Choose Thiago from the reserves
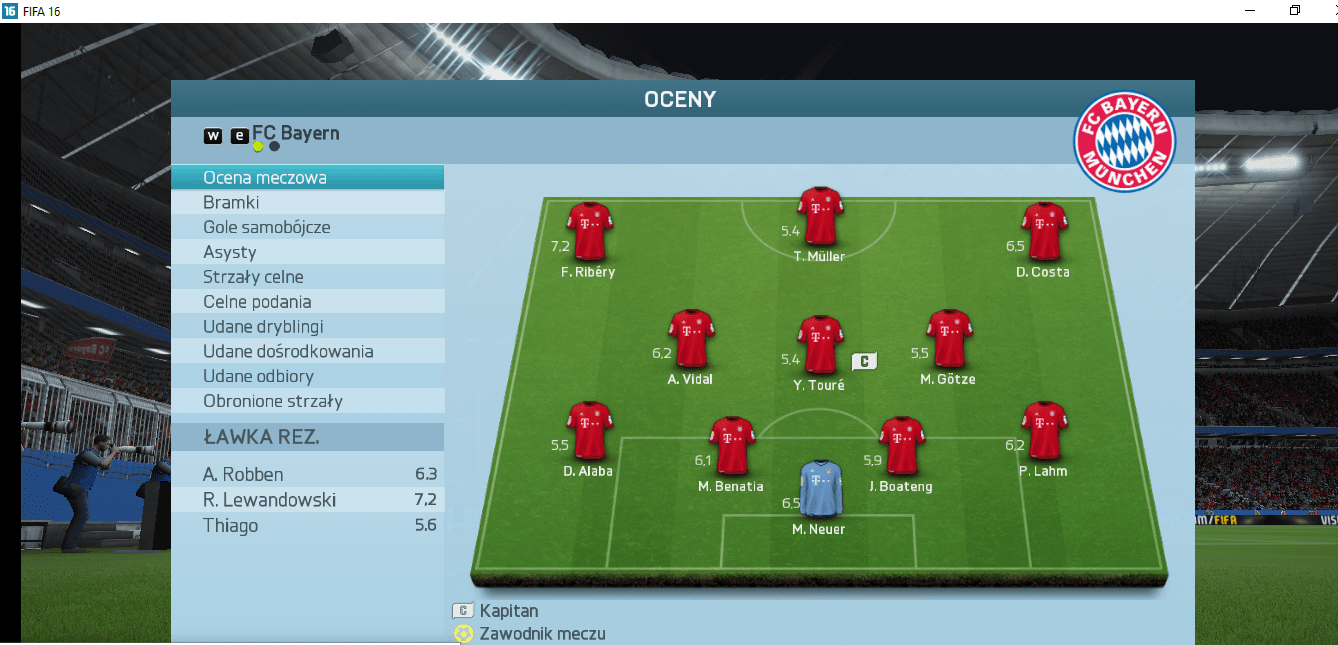This screenshot has height=645, width=1338. tap(307, 526)
